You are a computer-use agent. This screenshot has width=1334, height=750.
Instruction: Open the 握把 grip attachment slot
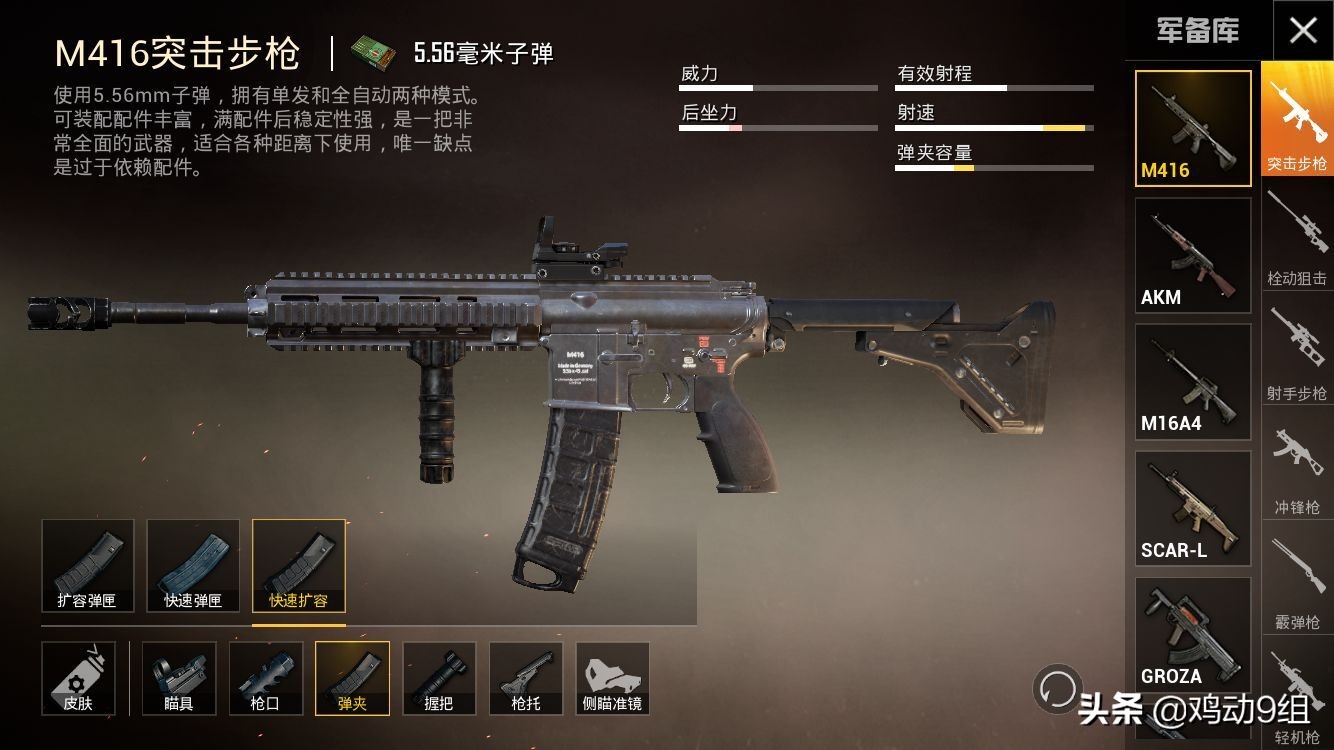439,678
